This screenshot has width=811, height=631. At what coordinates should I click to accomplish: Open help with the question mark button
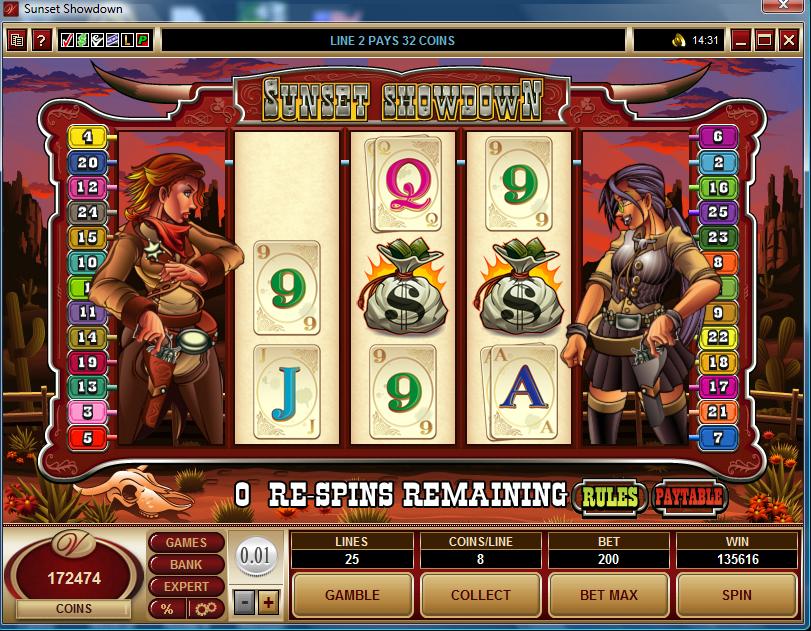pos(41,41)
